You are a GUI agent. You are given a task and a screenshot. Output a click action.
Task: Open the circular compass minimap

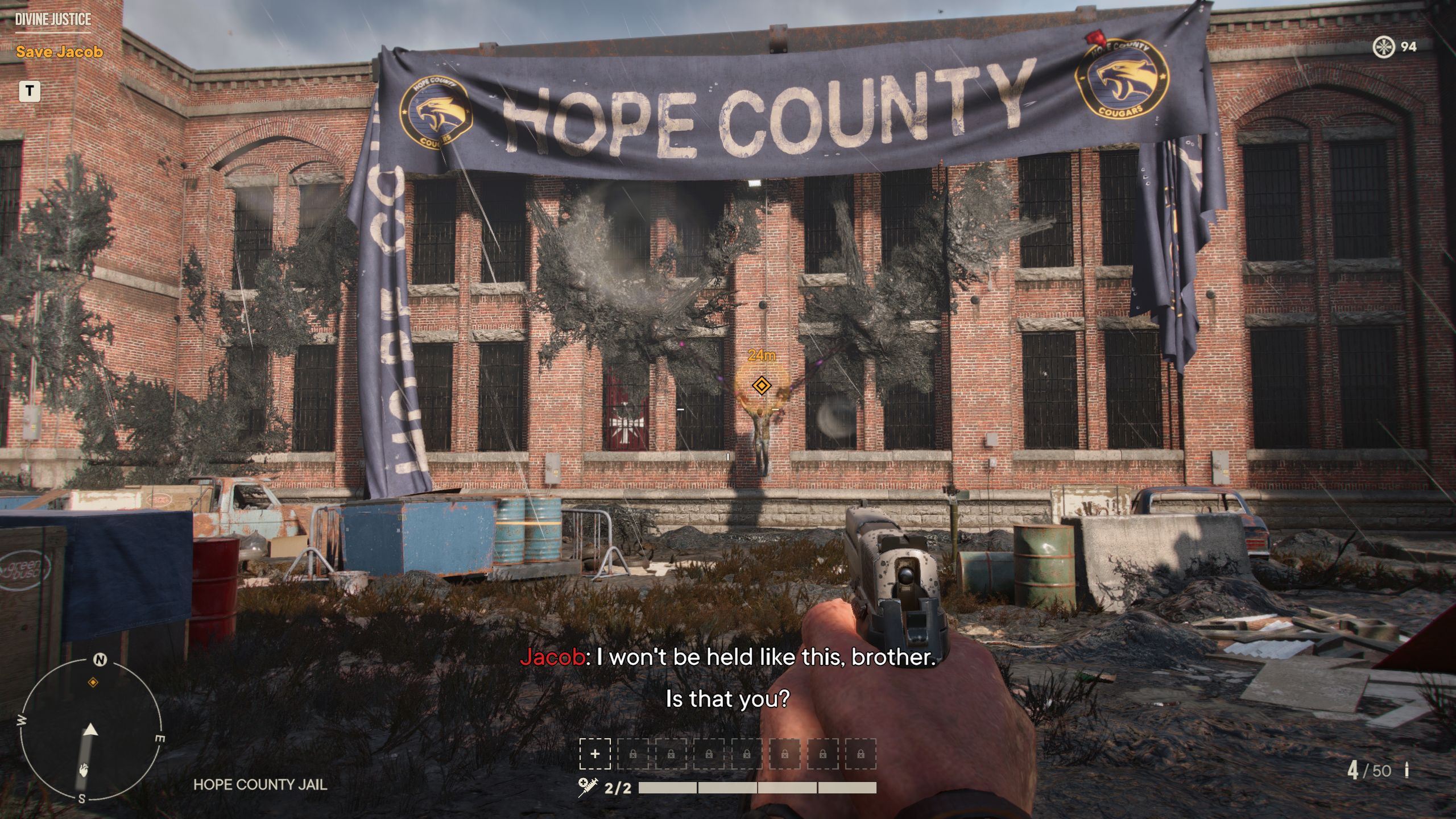coord(91,731)
